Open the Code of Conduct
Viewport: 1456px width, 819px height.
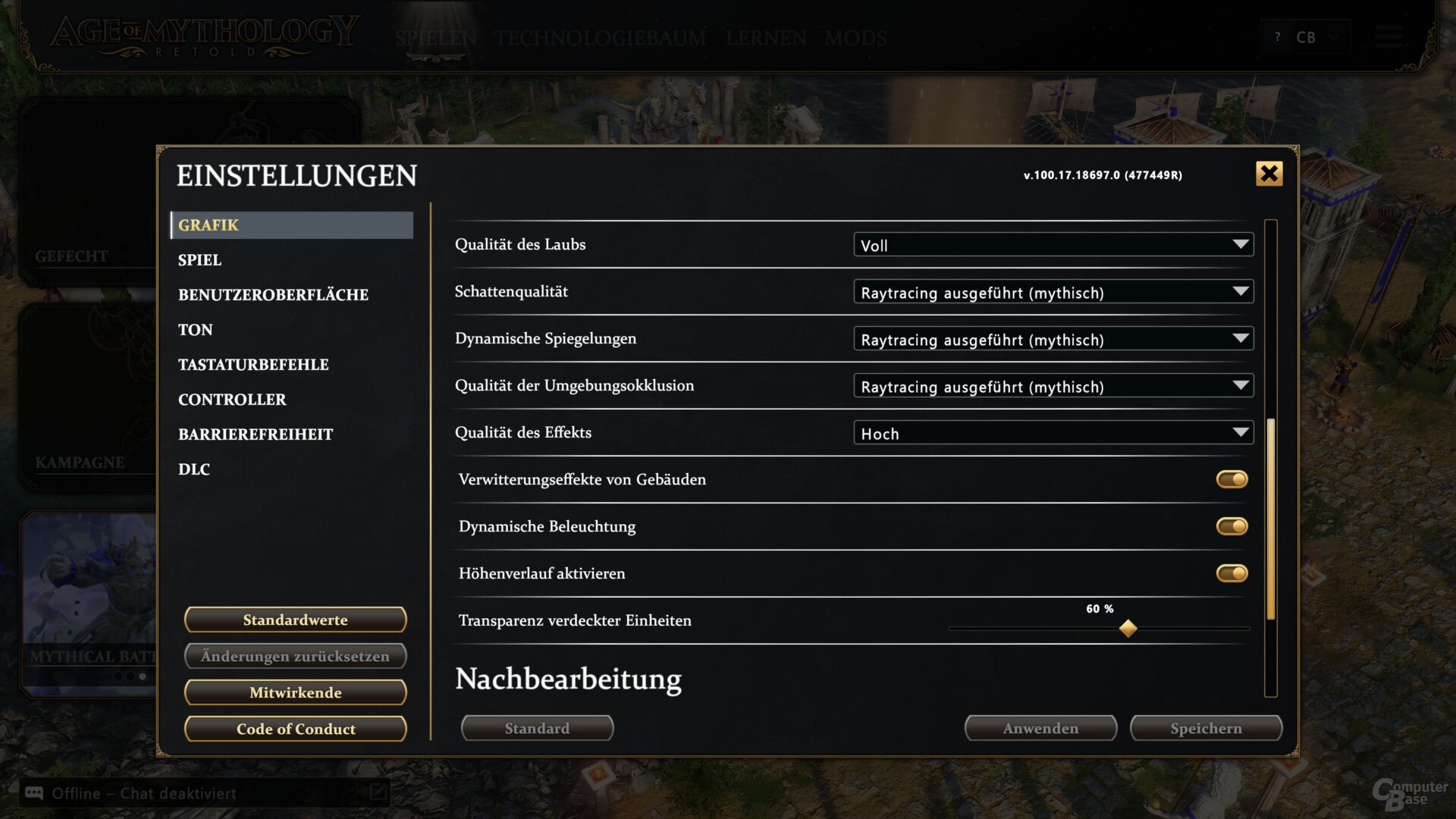(x=295, y=729)
